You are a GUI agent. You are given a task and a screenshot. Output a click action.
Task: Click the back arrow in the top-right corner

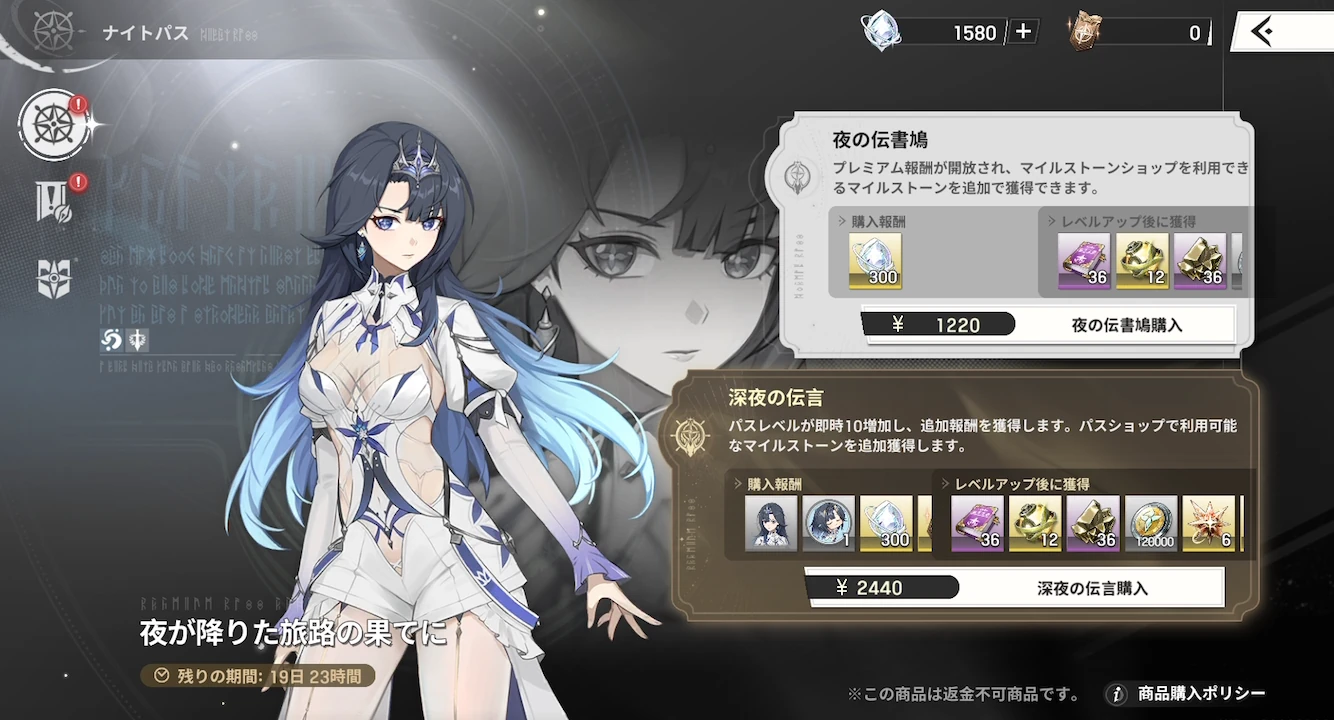pos(1262,31)
